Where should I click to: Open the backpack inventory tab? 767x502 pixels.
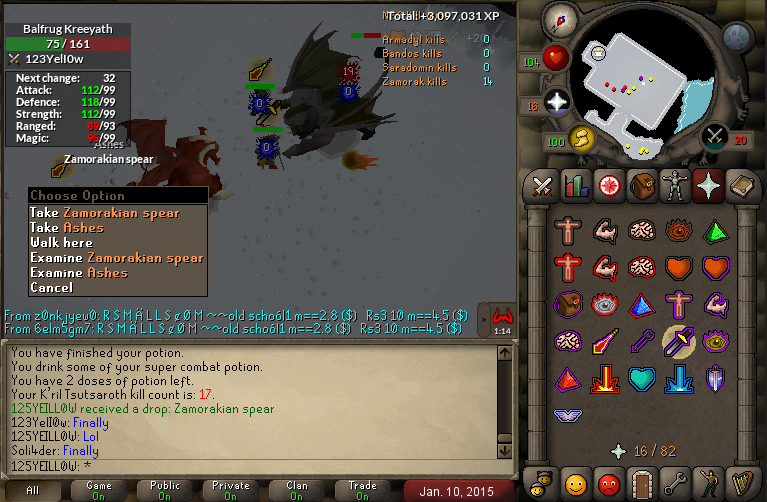[x=641, y=185]
